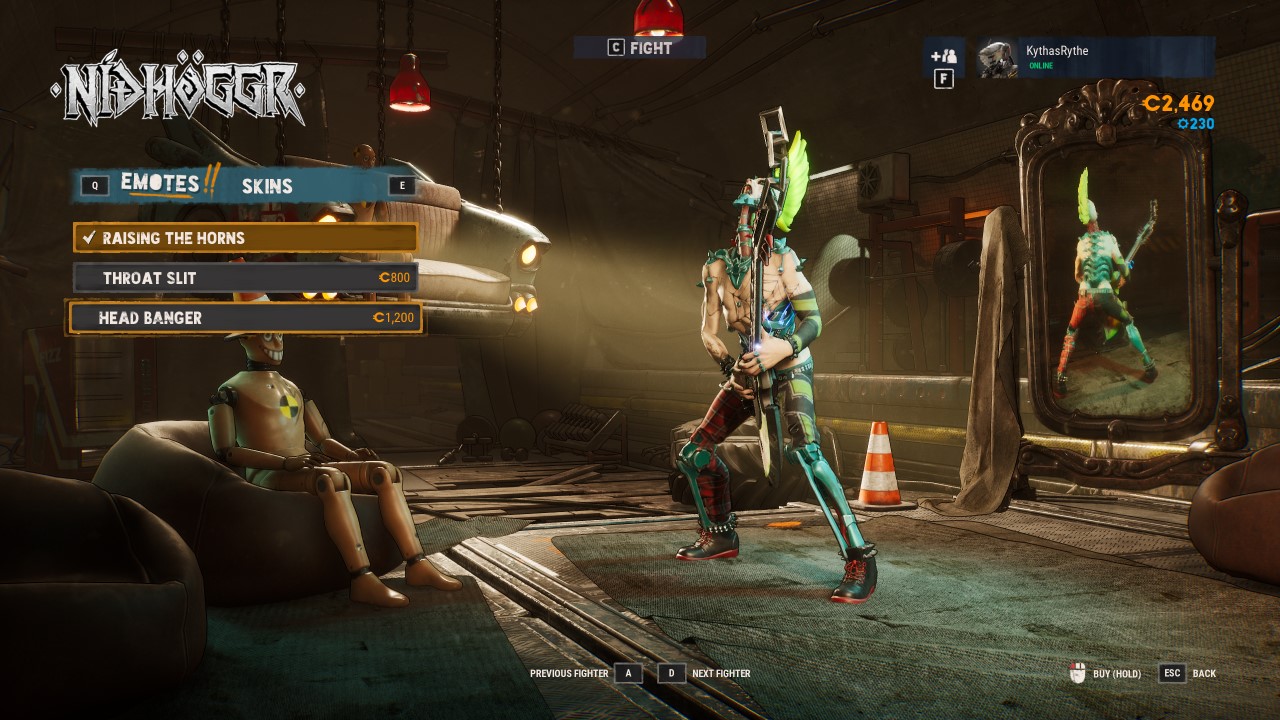
Task: Select the Head Banger emote
Action: click(245, 318)
